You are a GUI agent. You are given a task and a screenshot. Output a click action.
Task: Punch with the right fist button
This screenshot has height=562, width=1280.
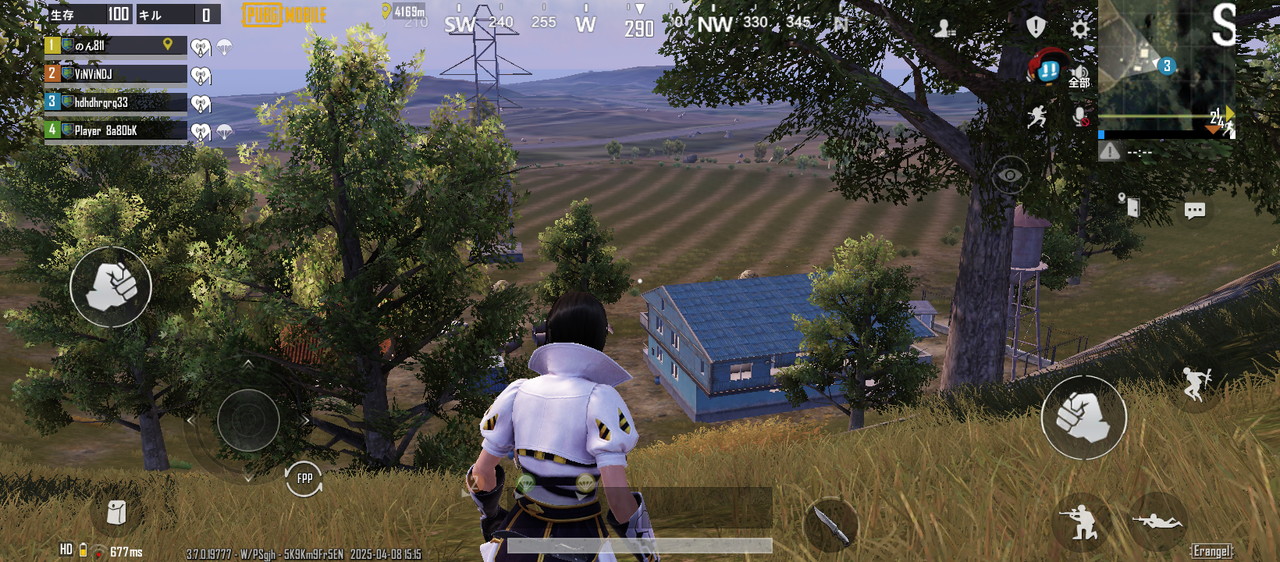pos(1083,417)
